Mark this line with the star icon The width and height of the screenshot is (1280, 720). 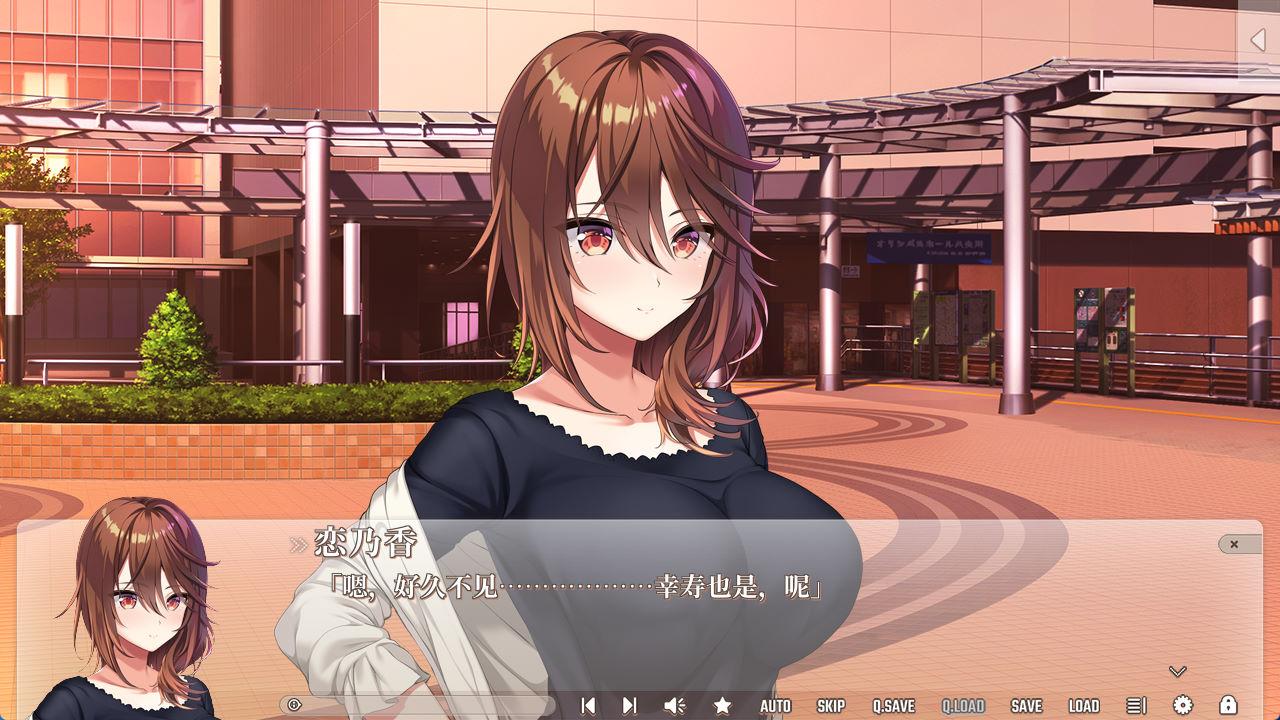coord(722,706)
